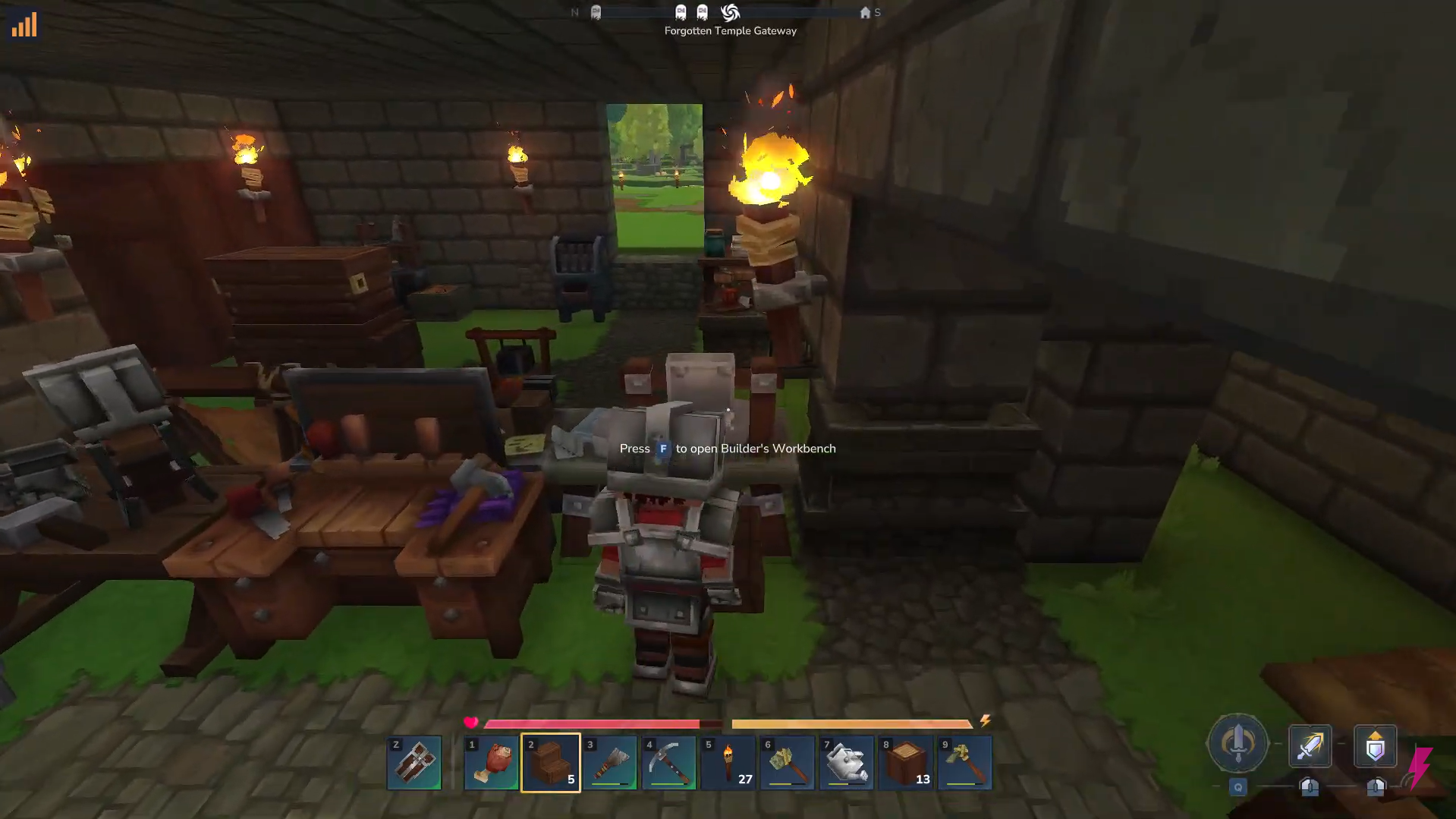Select the torch in hotbar slot 5
1456x819 pixels.
(728, 763)
